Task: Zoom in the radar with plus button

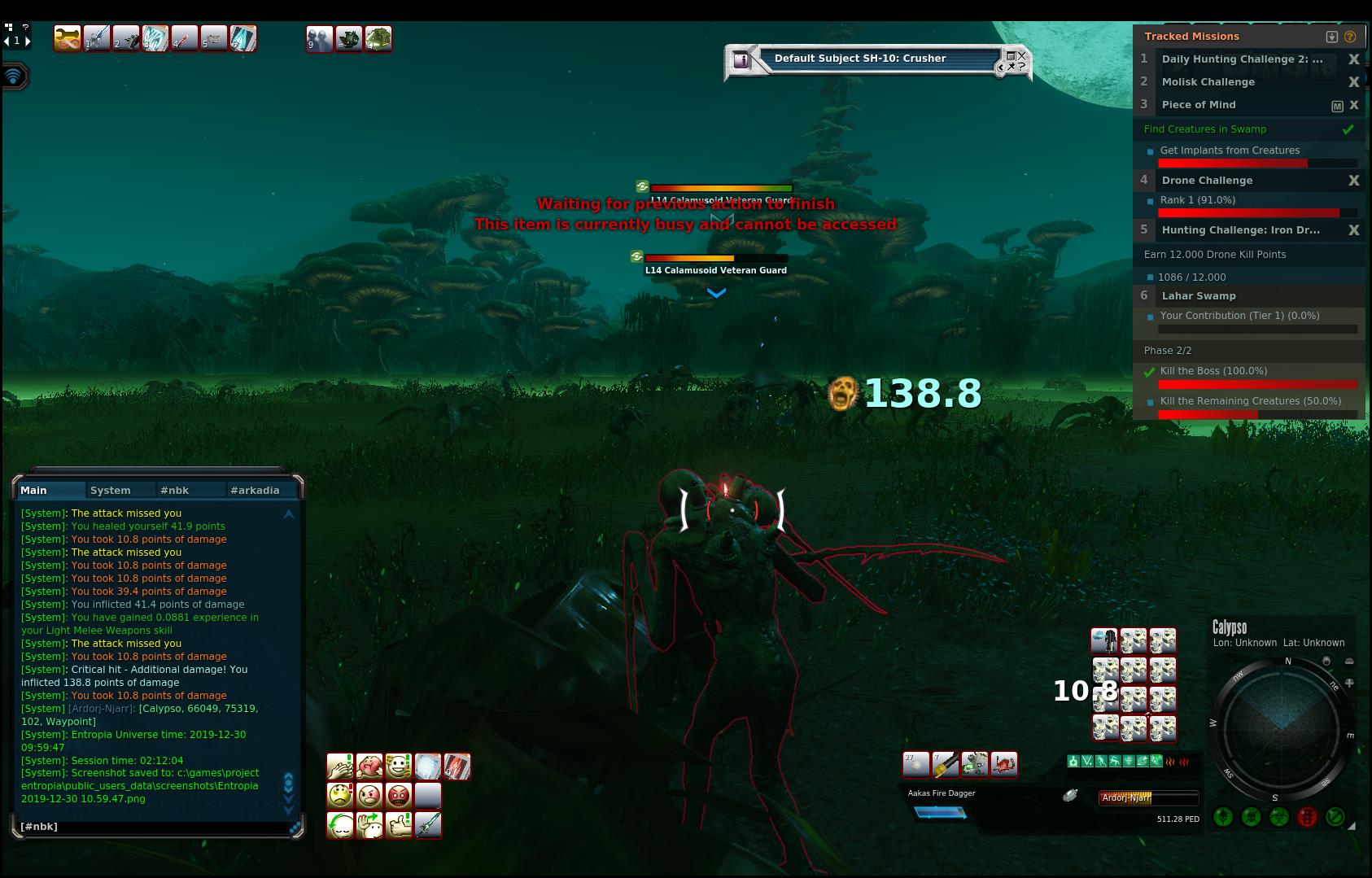Action: (1349, 684)
